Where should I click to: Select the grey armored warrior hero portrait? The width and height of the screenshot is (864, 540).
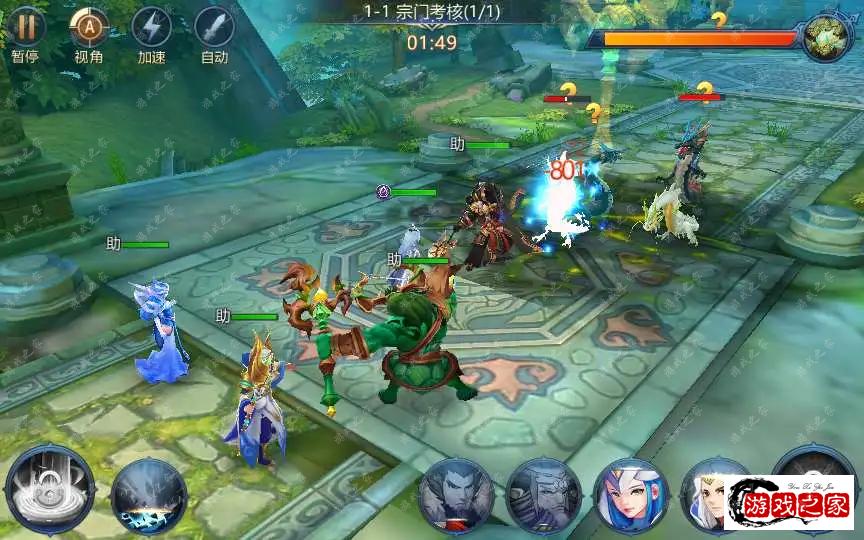pos(543,496)
